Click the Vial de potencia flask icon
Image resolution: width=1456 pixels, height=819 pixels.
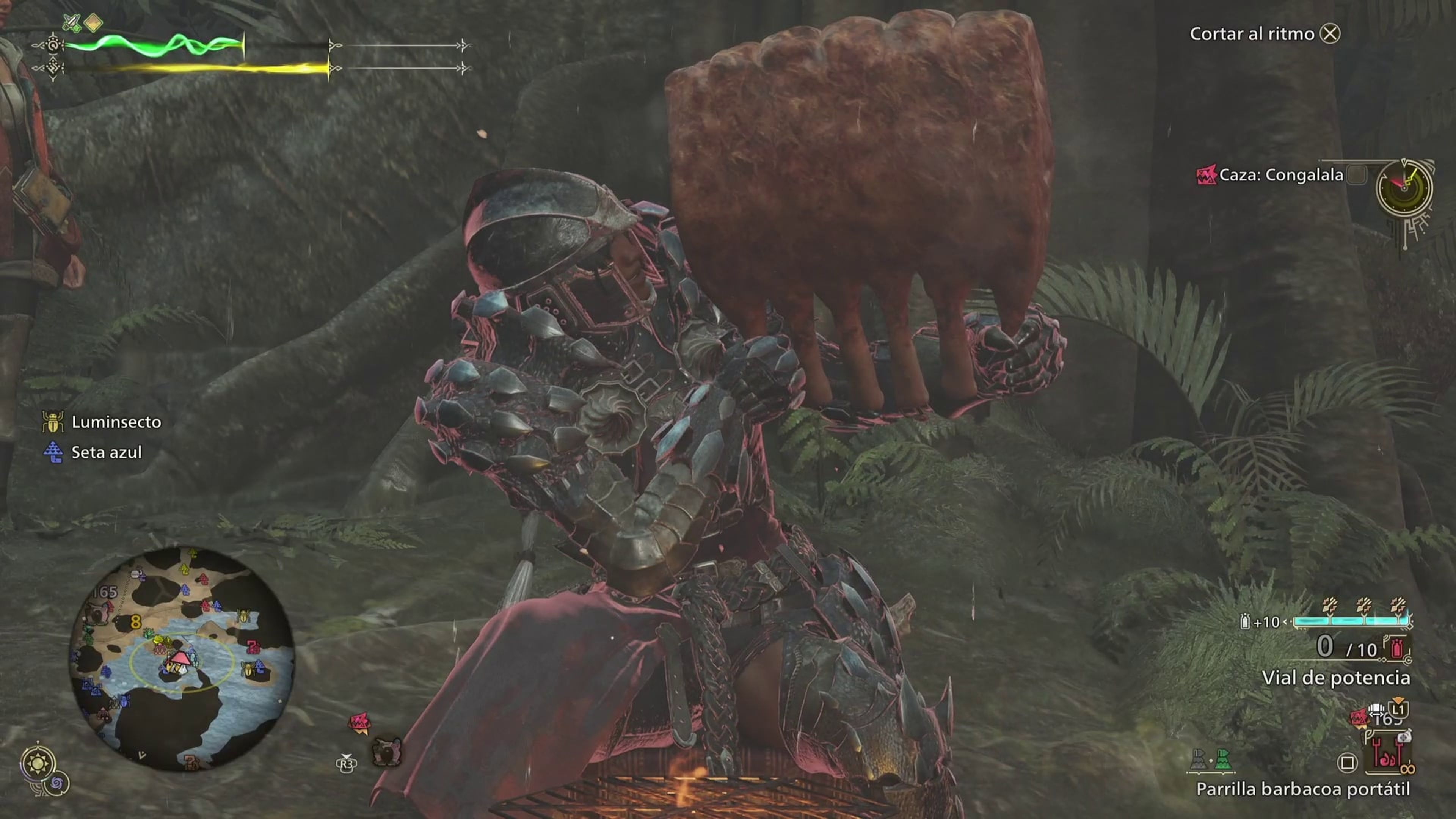1397,648
